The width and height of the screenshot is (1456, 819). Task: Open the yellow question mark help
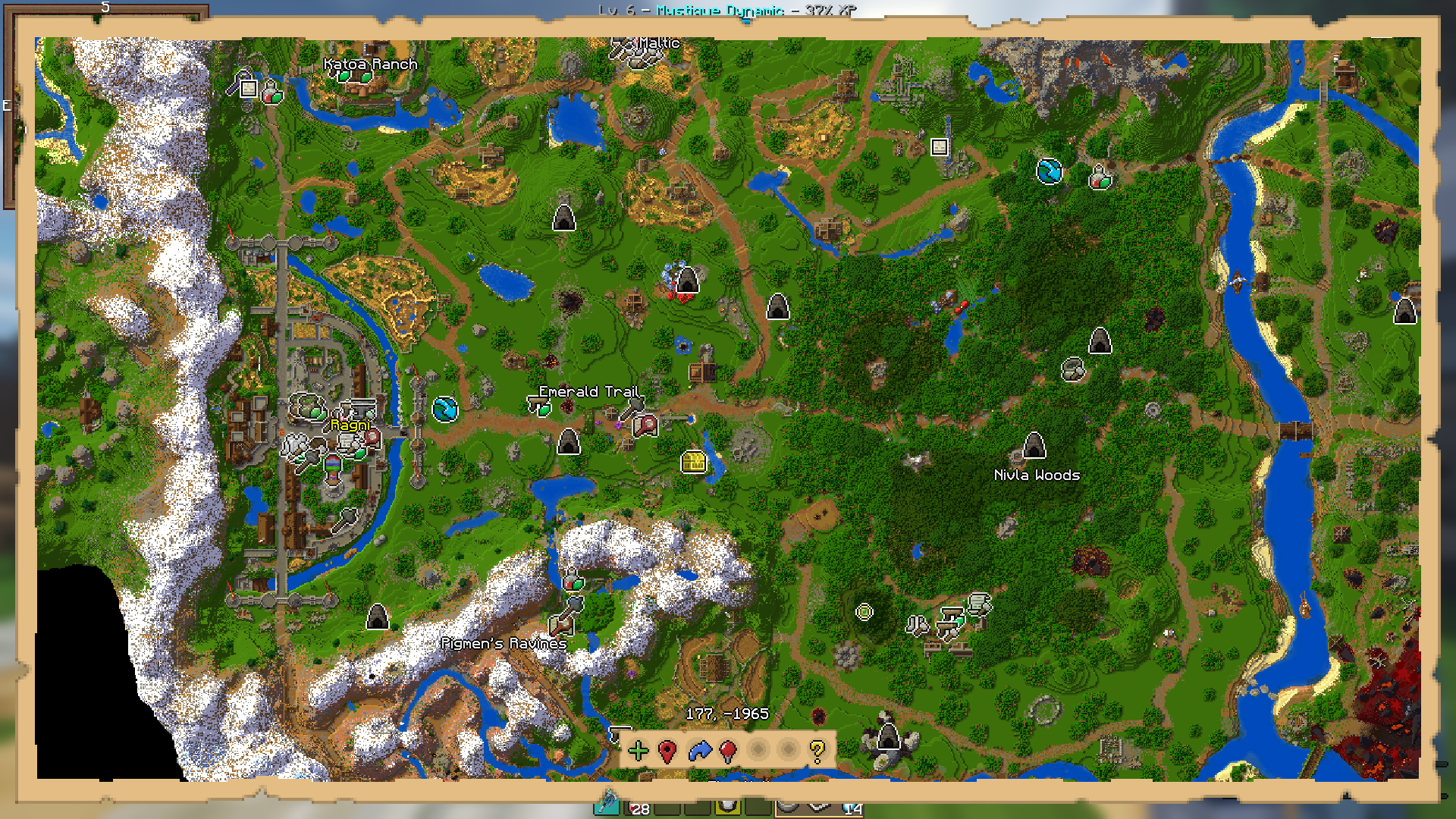pyautogui.click(x=817, y=751)
